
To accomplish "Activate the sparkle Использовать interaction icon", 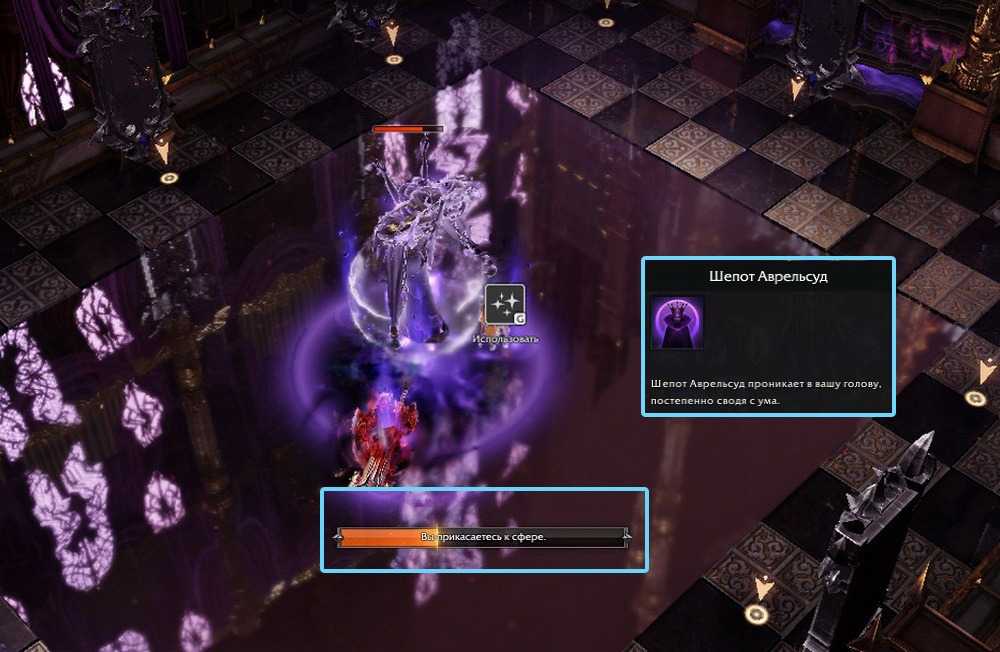I will coord(504,306).
